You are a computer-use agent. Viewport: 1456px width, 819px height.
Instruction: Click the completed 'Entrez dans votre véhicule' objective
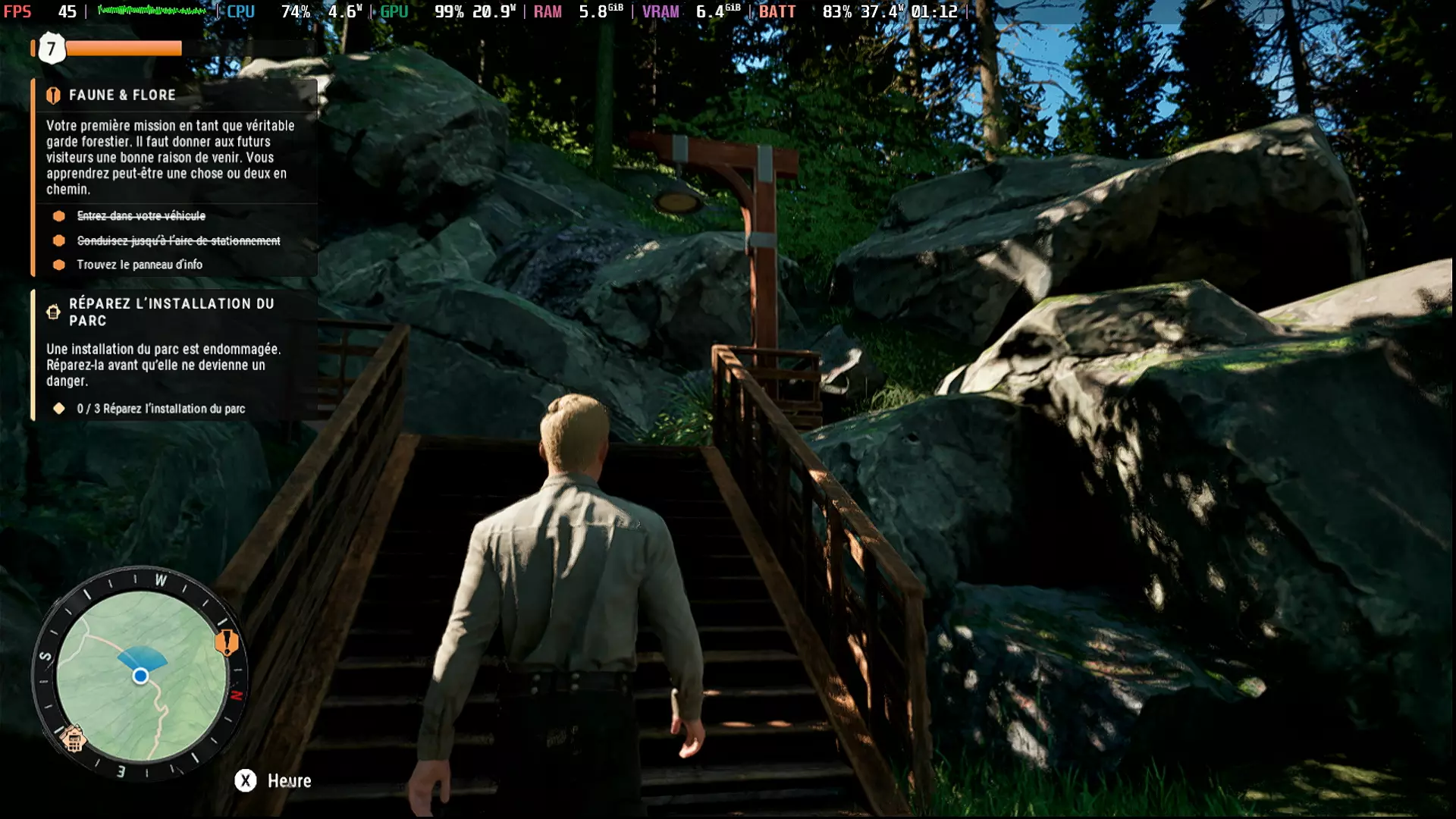[141, 216]
